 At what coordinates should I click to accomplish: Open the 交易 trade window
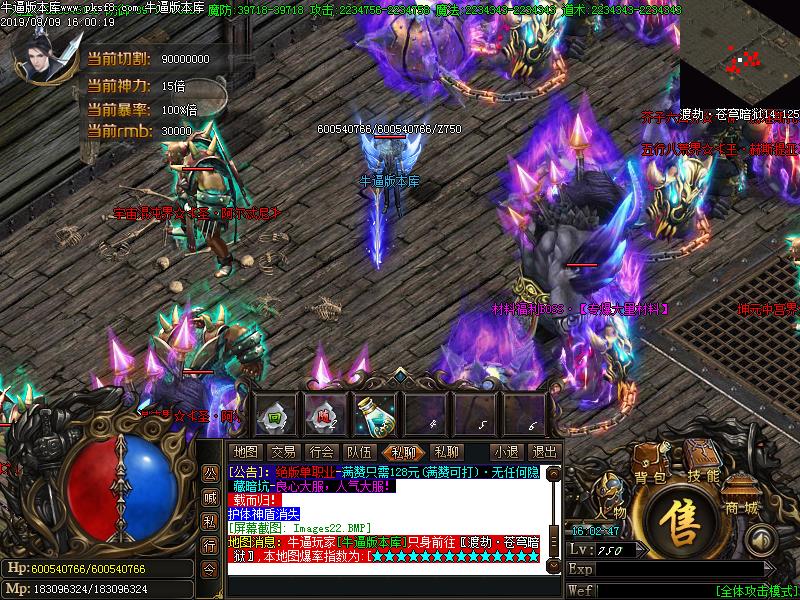click(283, 452)
